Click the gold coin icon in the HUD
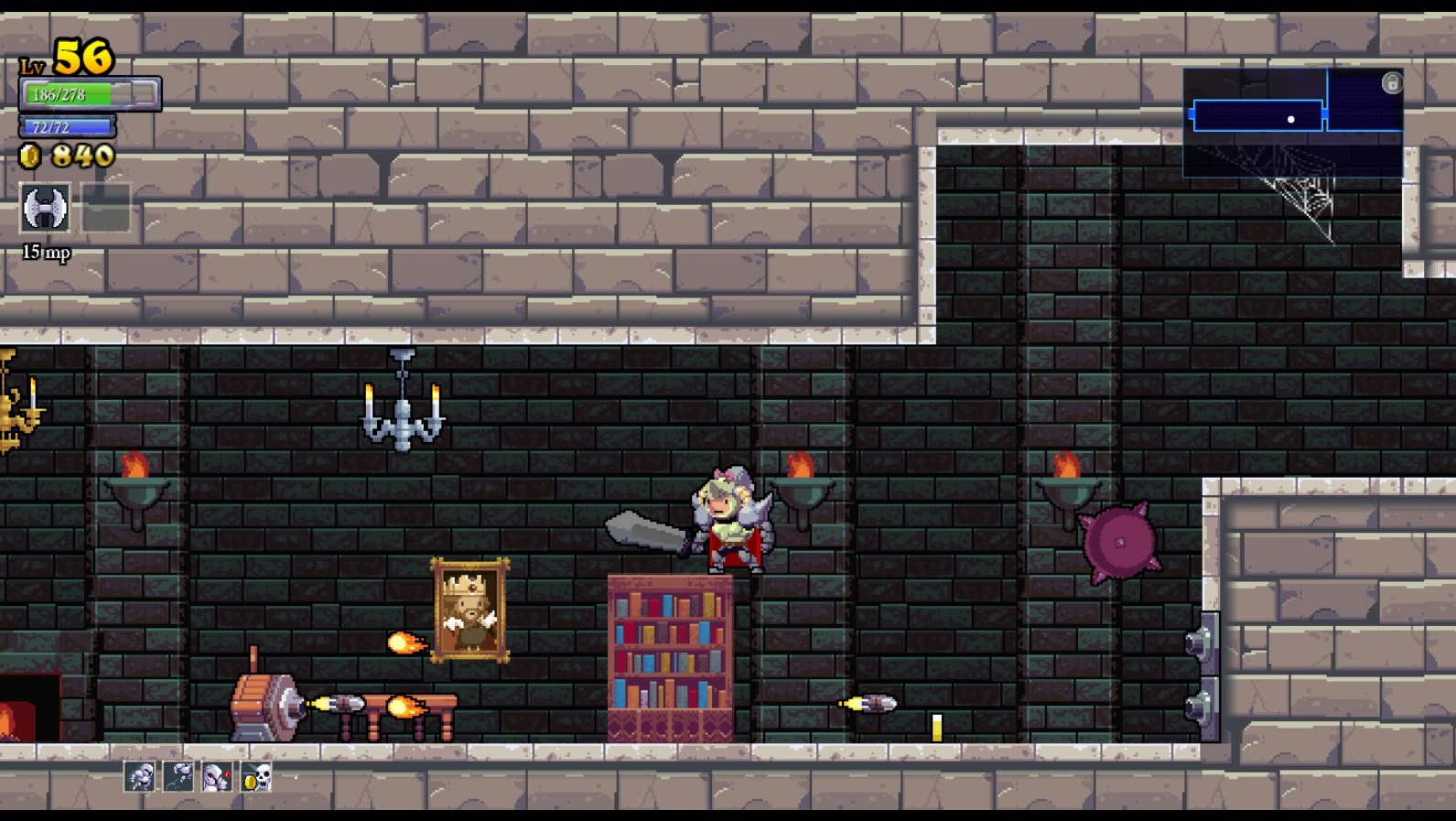The width and height of the screenshot is (1456, 821). click(30, 156)
